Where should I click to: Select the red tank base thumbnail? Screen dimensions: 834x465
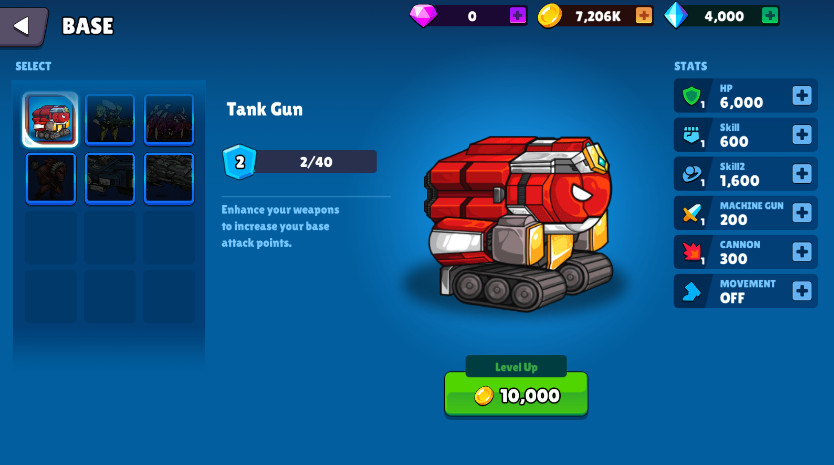point(50,120)
